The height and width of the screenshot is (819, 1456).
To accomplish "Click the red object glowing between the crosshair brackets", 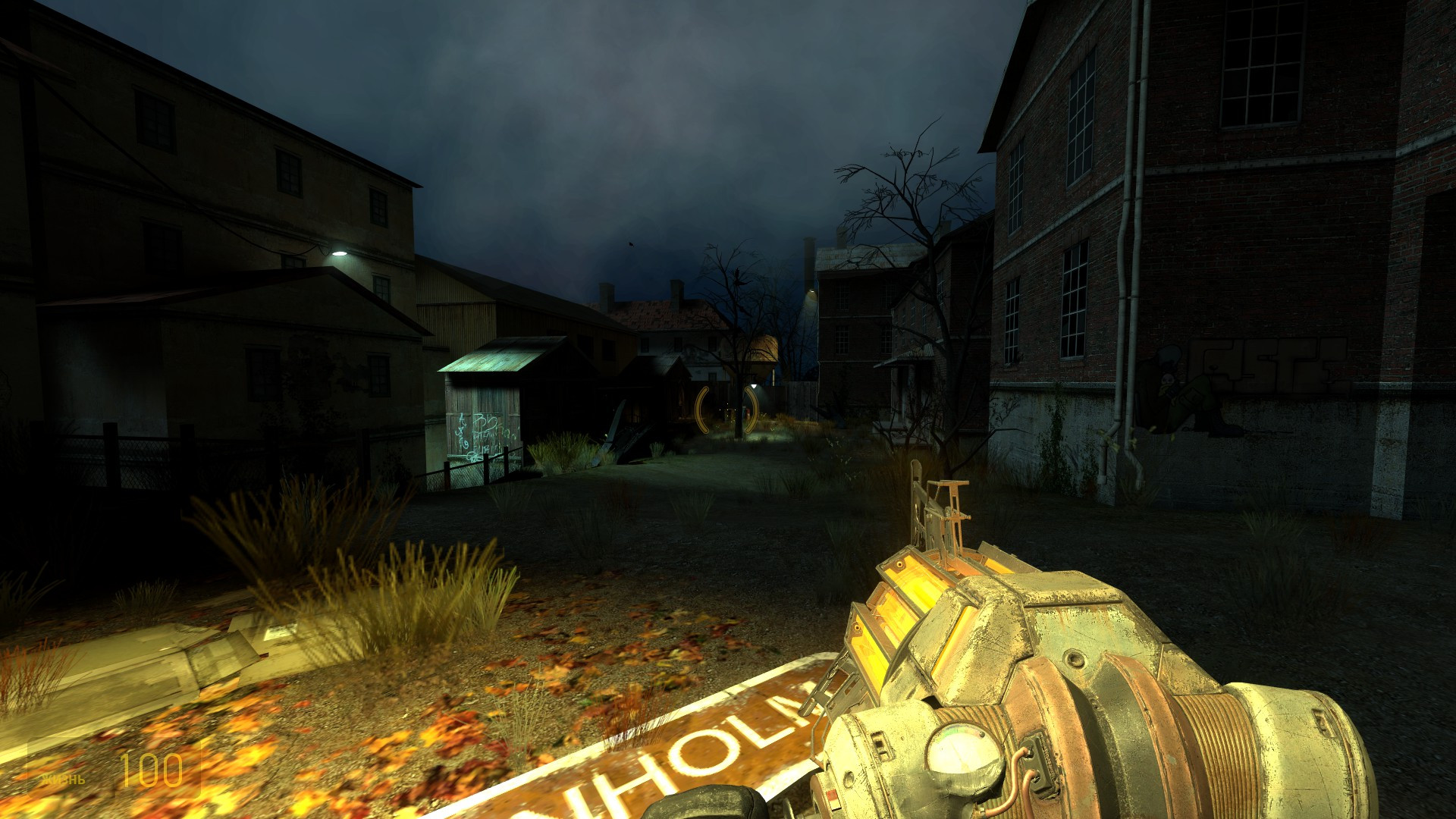I will pos(747,413).
